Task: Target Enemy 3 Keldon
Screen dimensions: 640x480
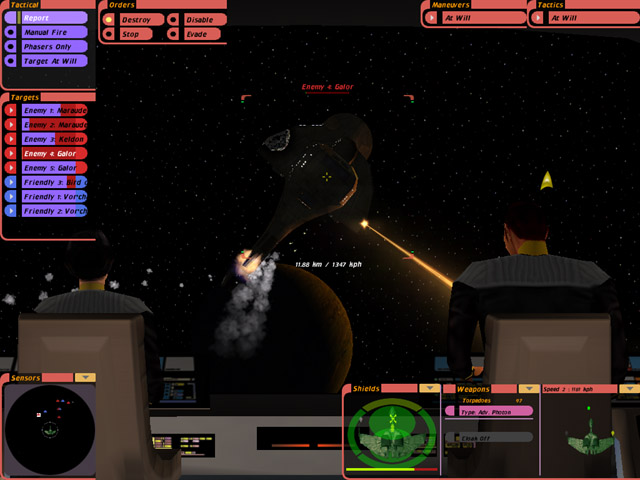Action: [x=54, y=139]
